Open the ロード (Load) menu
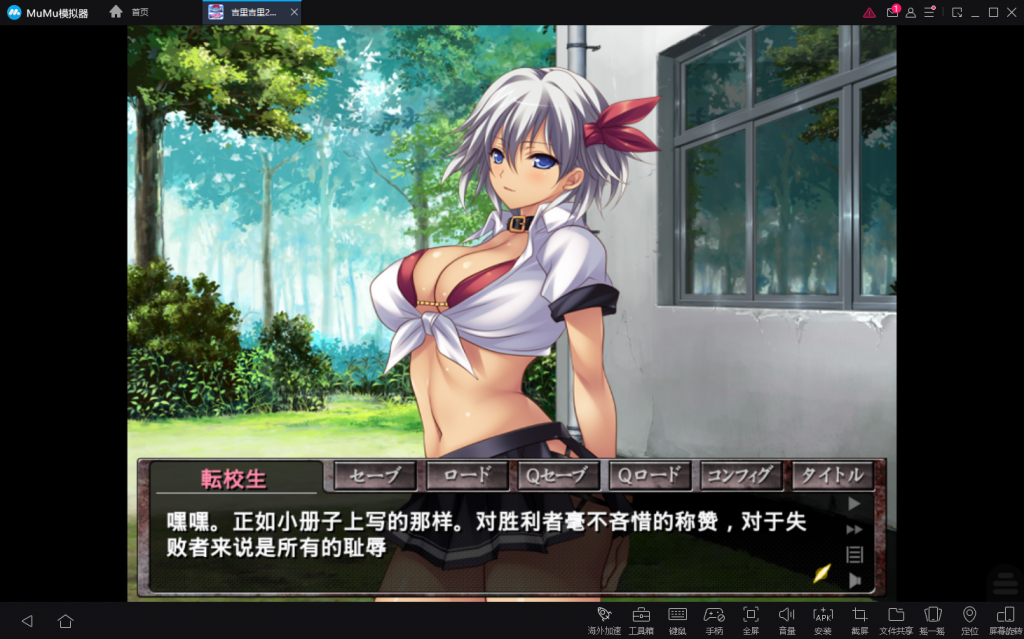Screen dimensions: 1024x639 [467, 476]
